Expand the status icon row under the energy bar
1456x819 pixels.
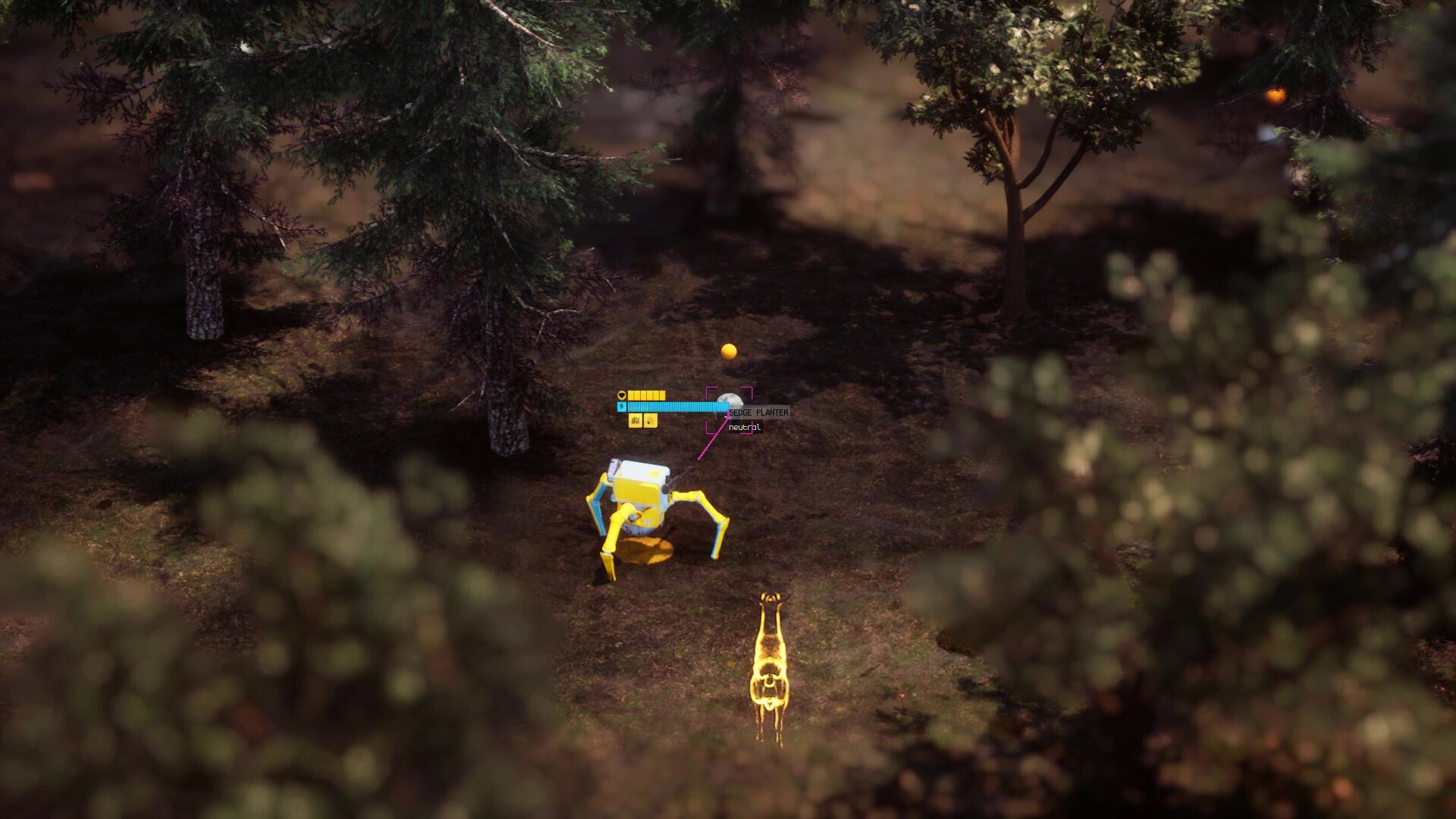click(643, 421)
